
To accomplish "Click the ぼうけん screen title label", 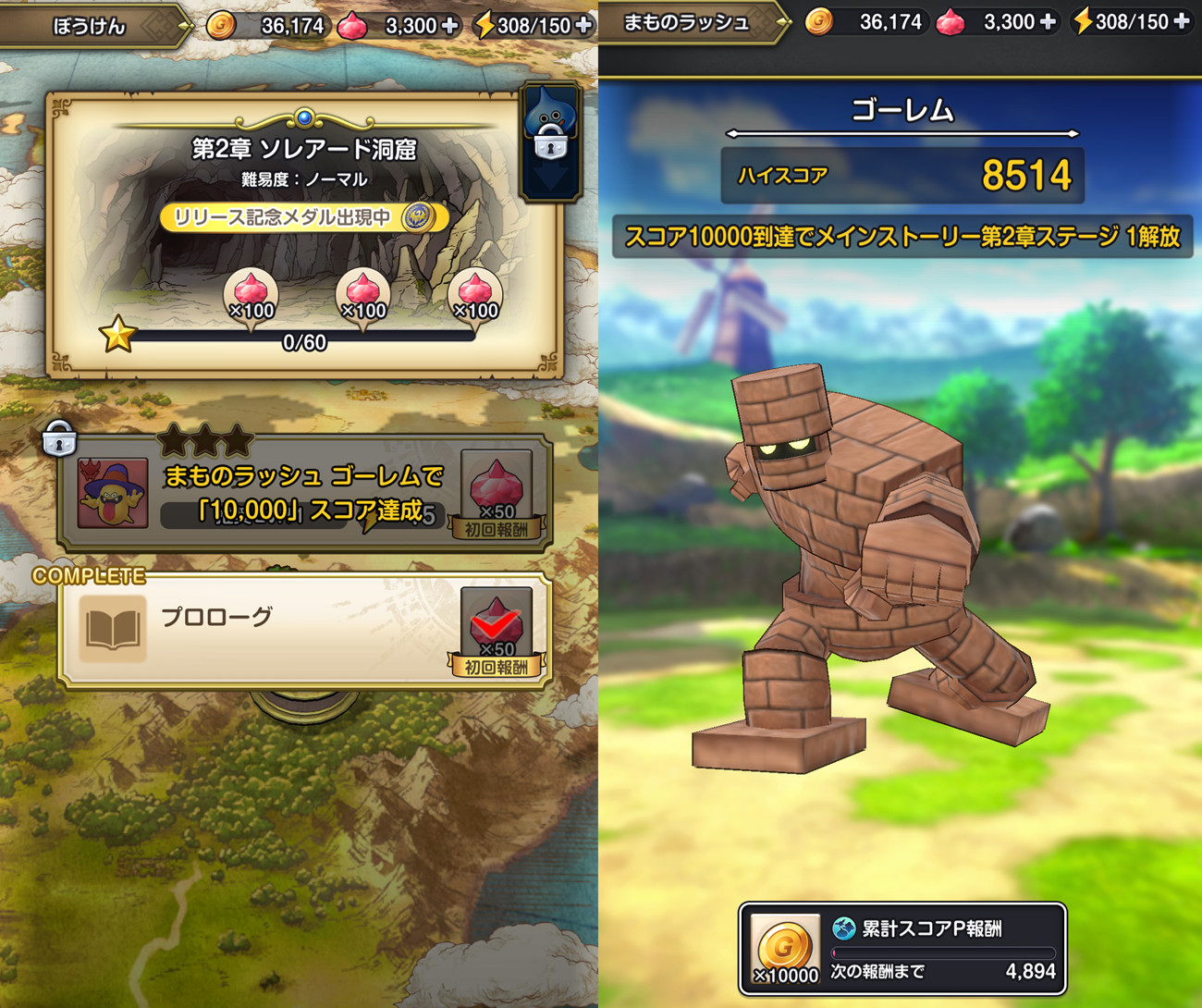I will point(89,26).
